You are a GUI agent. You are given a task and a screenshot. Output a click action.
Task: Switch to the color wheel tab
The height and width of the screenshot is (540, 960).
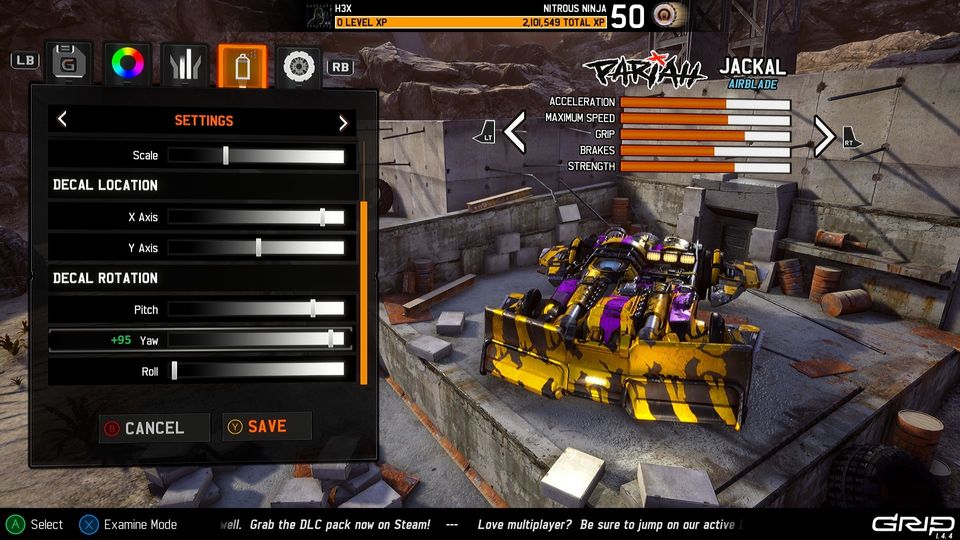127,64
